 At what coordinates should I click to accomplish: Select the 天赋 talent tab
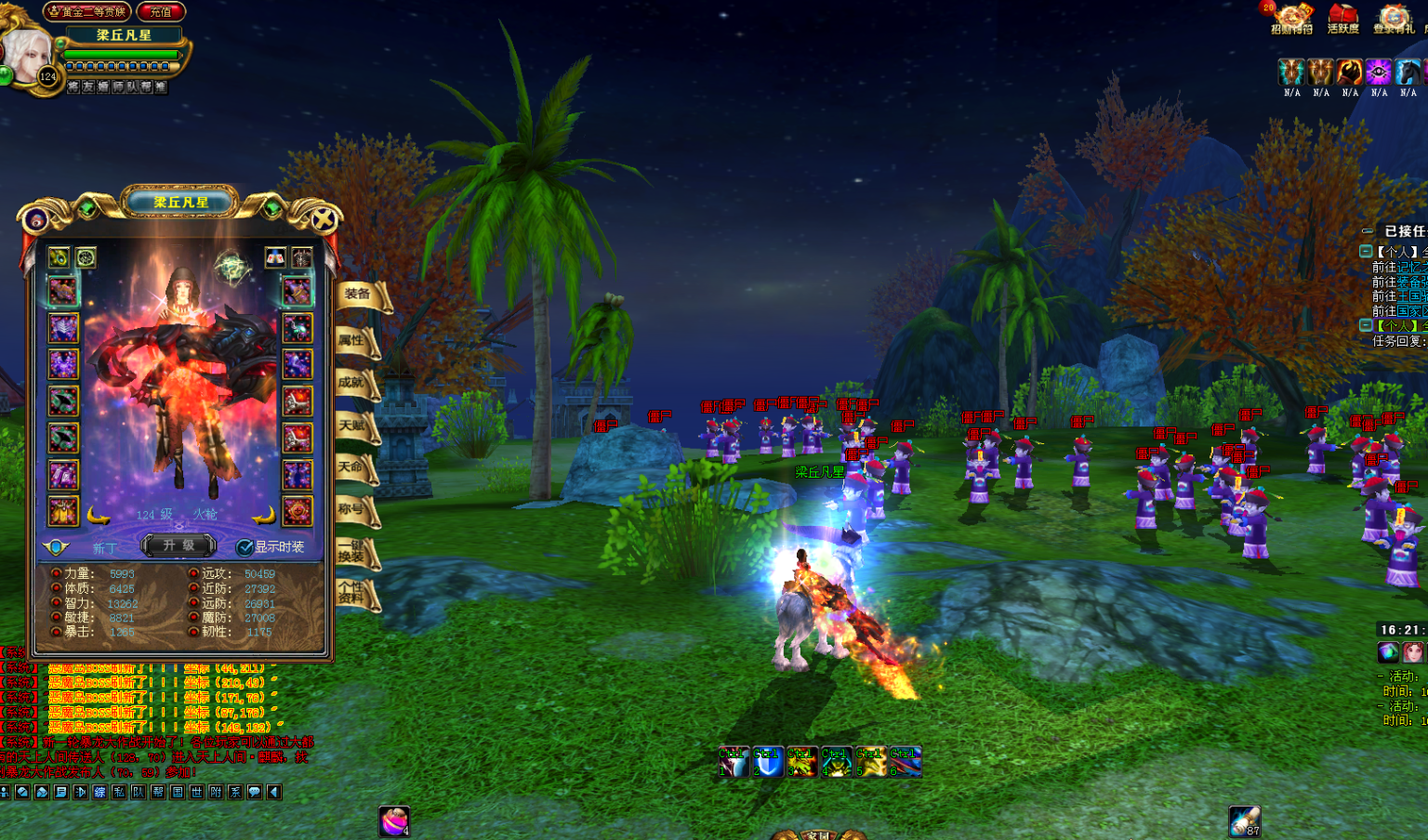[x=353, y=427]
